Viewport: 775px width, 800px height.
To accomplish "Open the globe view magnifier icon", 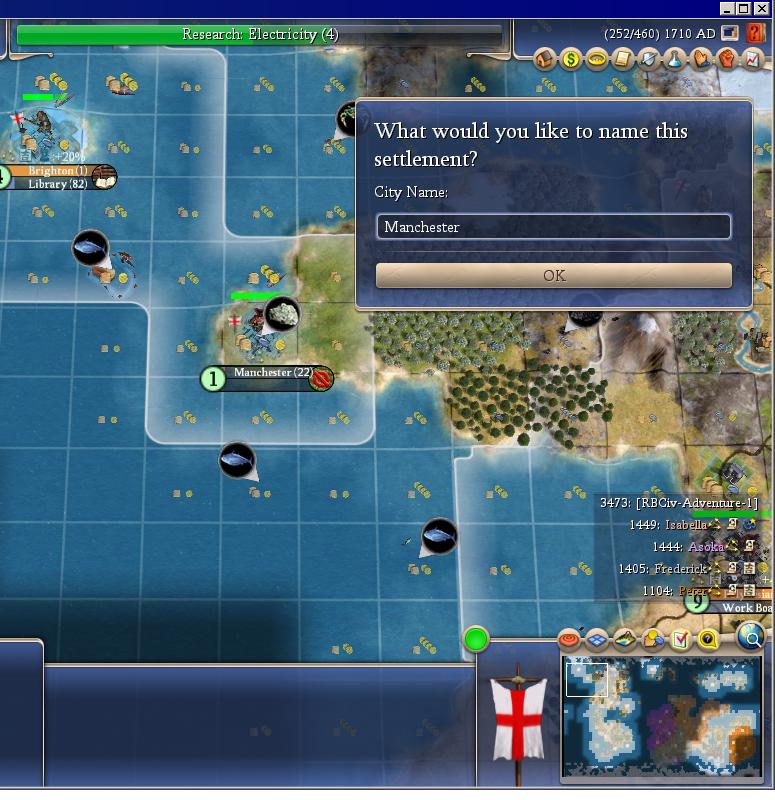I will (750, 635).
